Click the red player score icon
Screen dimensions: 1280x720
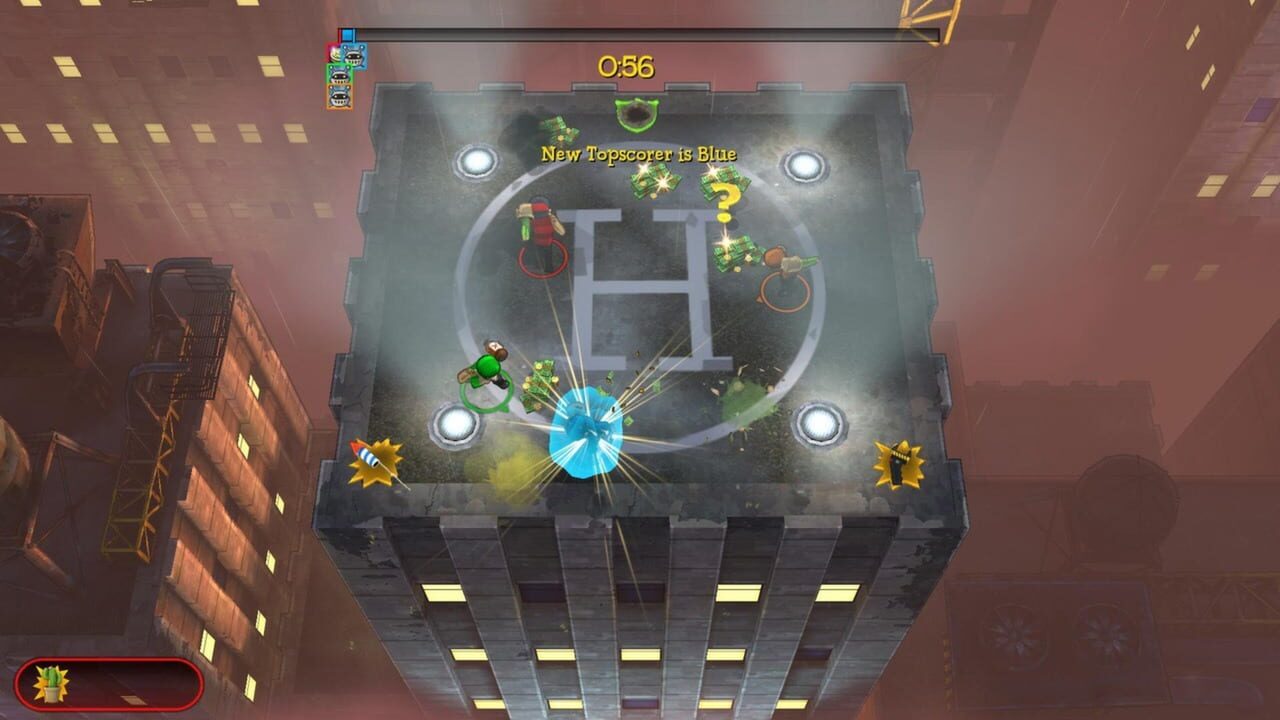(x=334, y=54)
